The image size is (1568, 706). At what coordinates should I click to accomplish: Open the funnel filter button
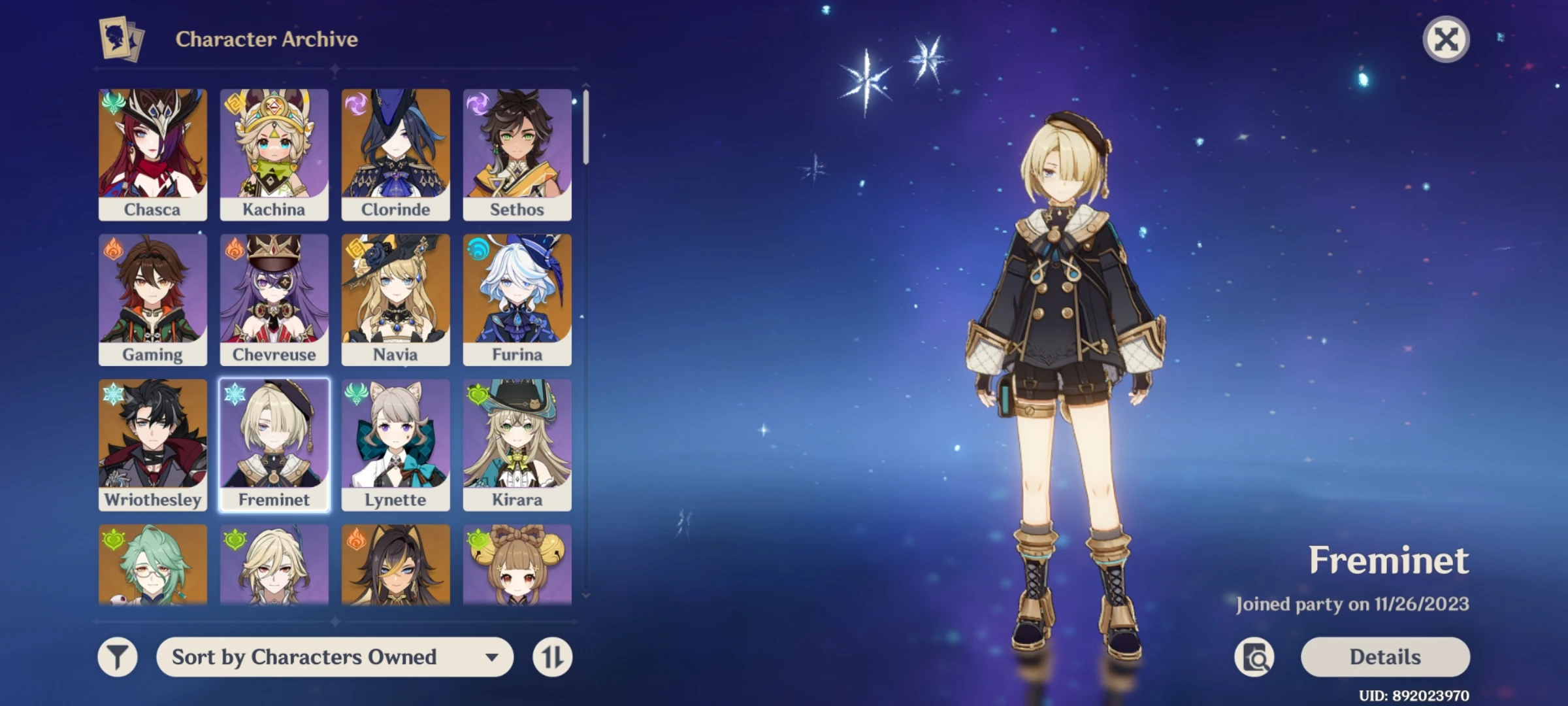(x=118, y=657)
